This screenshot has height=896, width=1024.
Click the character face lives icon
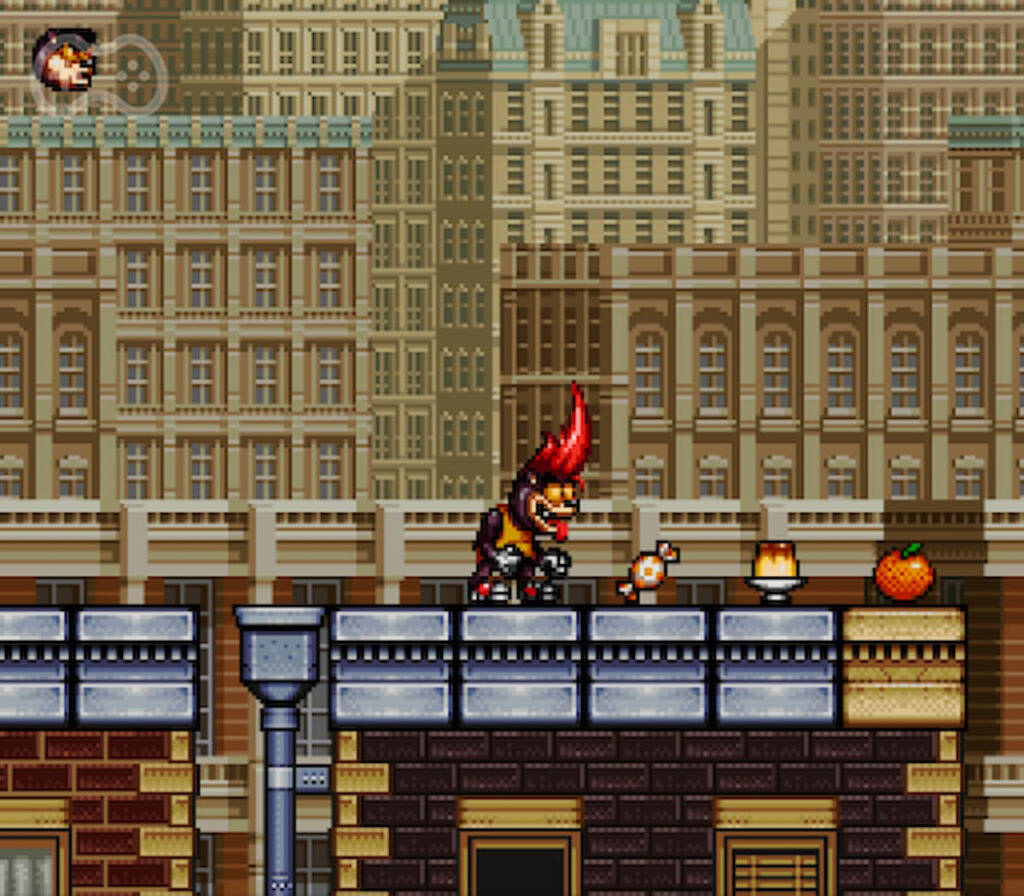[65, 60]
